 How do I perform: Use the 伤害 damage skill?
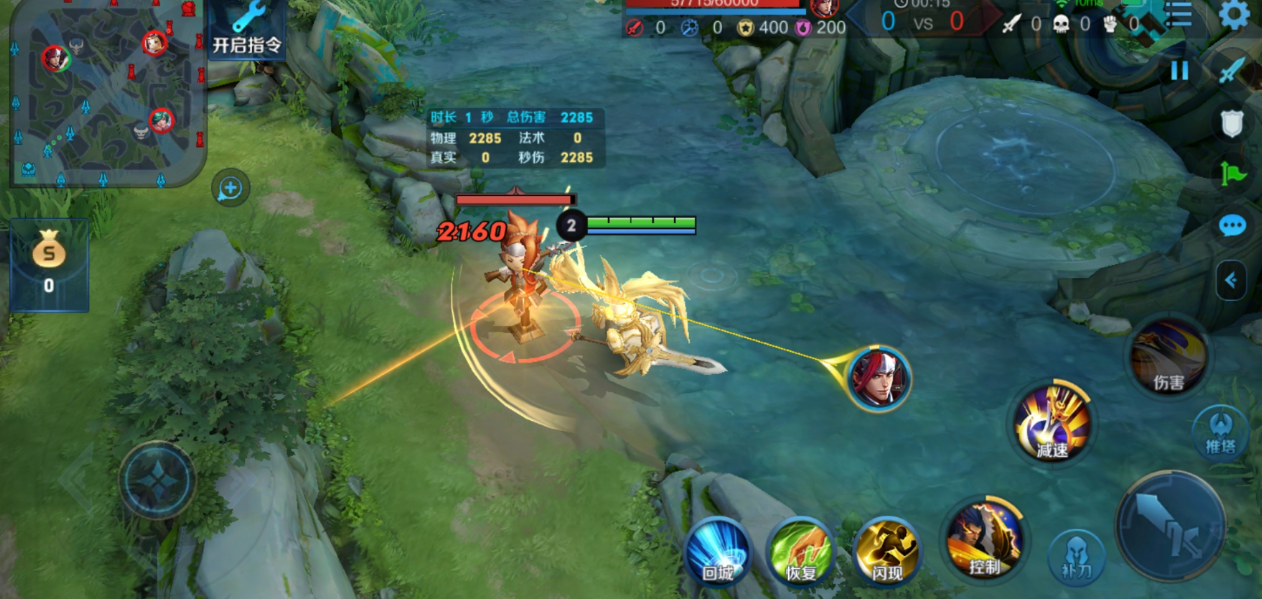point(1168,357)
